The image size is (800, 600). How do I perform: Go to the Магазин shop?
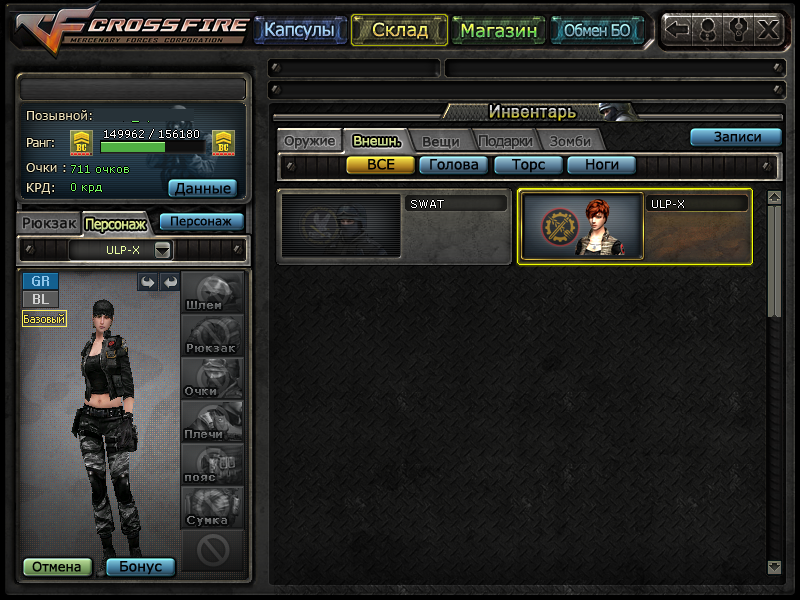coord(499,31)
